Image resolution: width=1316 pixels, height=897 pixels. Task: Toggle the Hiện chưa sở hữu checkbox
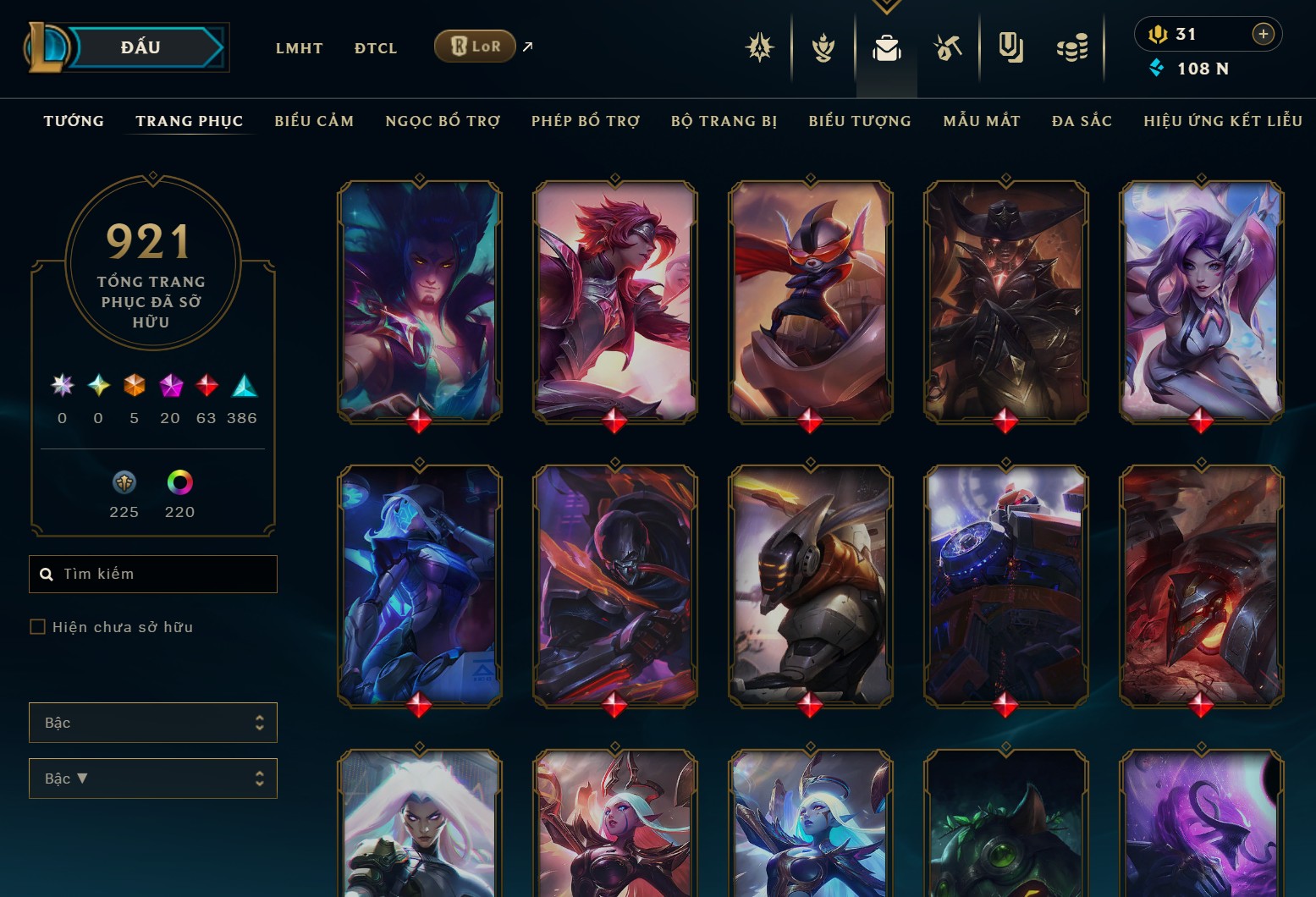(37, 627)
